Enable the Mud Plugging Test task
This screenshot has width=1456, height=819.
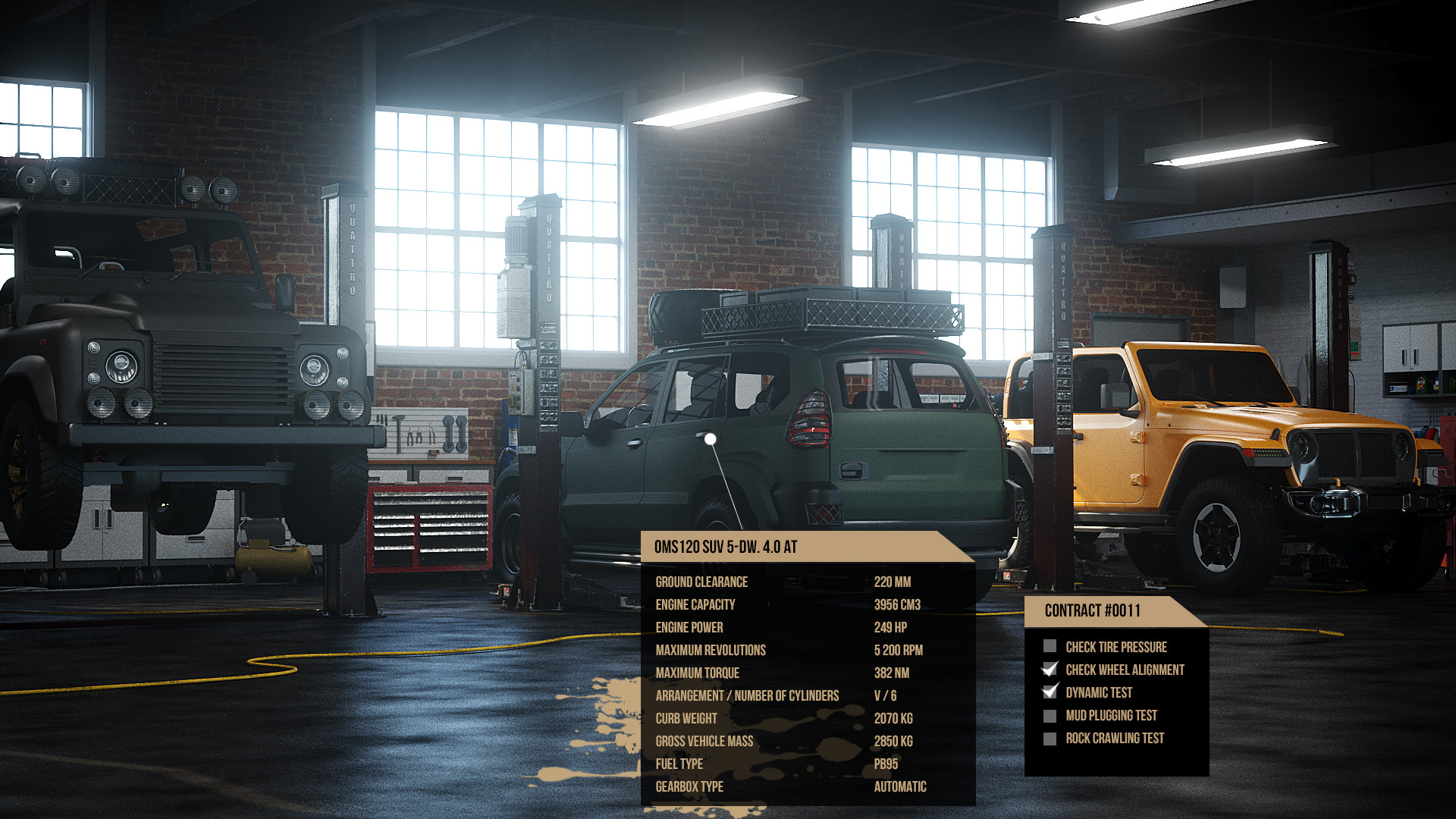coord(1050,714)
